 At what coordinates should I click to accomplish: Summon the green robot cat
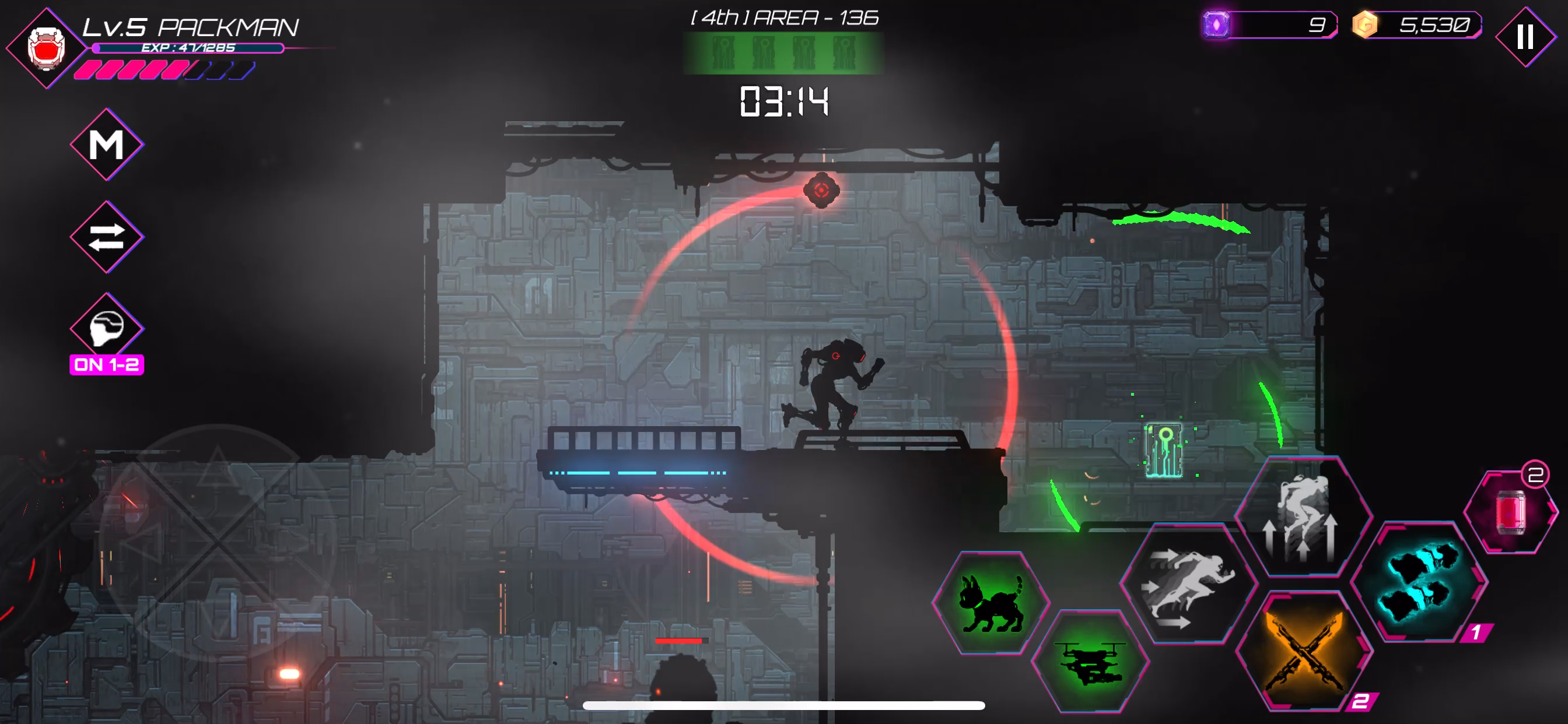[991, 602]
